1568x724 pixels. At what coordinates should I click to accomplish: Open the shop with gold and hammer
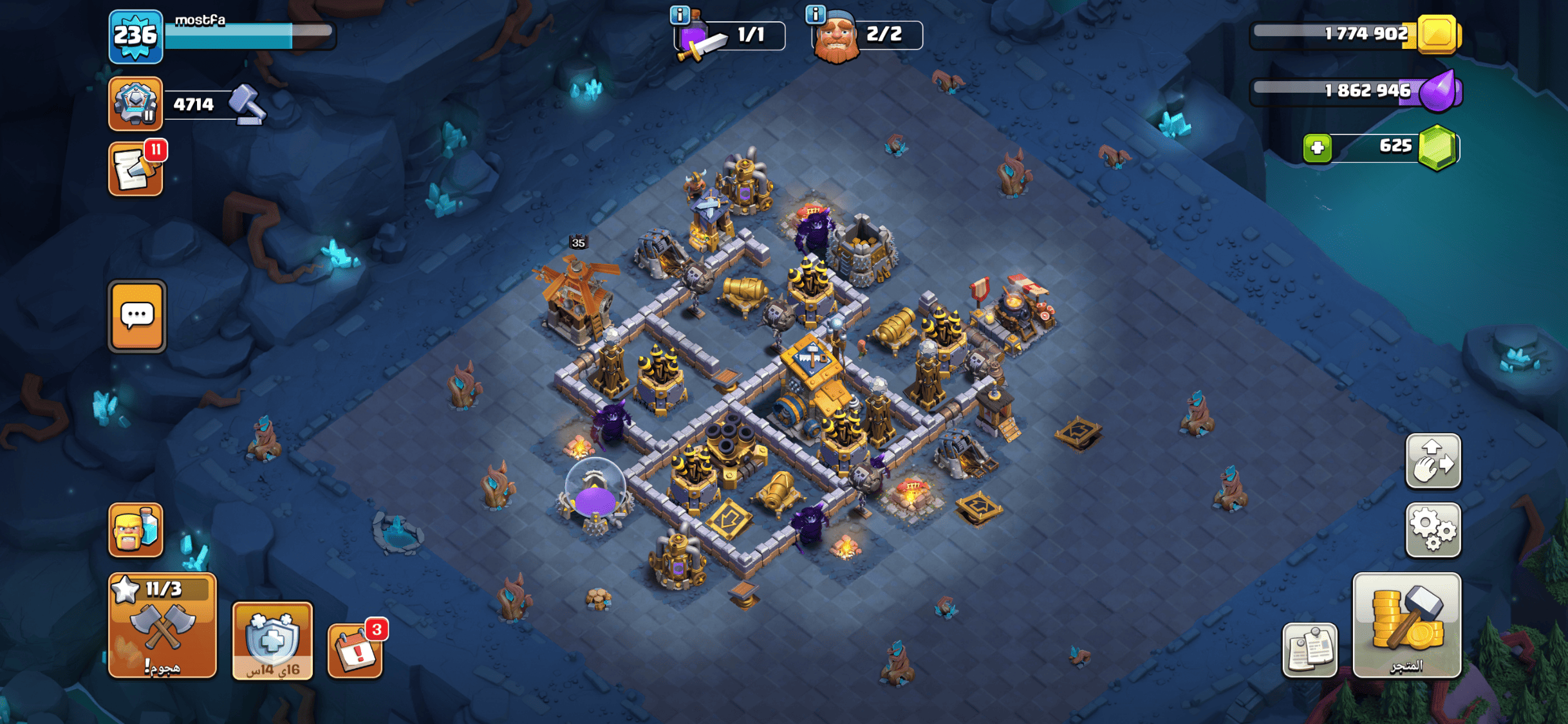coord(1406,626)
